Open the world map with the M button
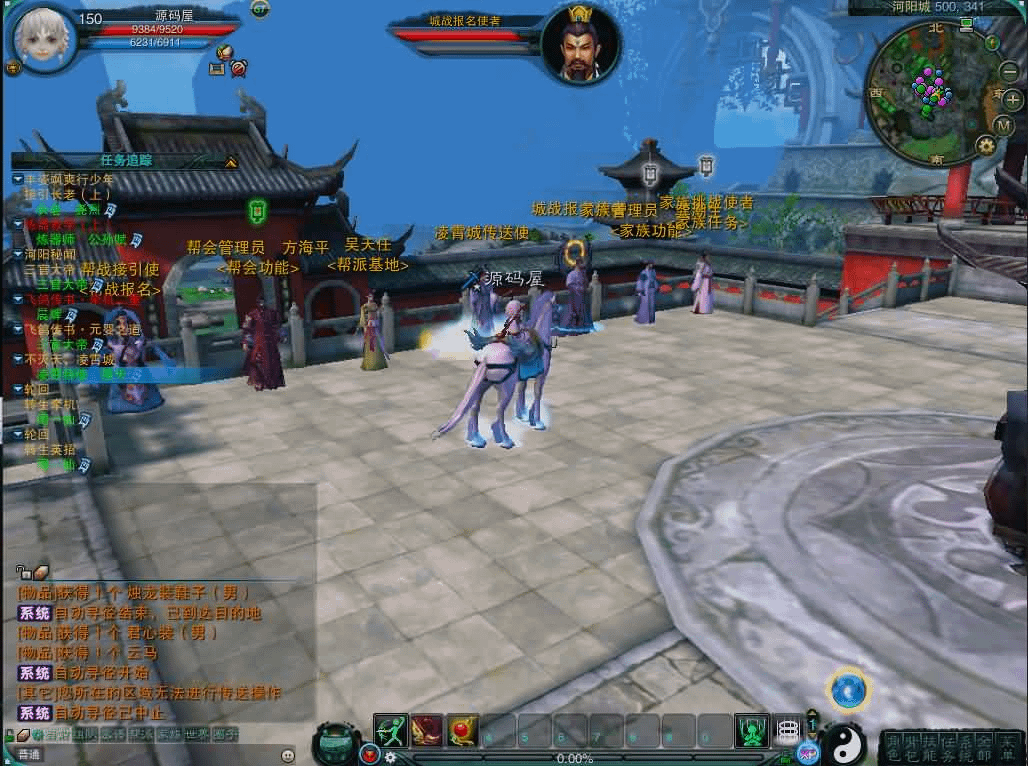This screenshot has height=766, width=1028. (1005, 126)
